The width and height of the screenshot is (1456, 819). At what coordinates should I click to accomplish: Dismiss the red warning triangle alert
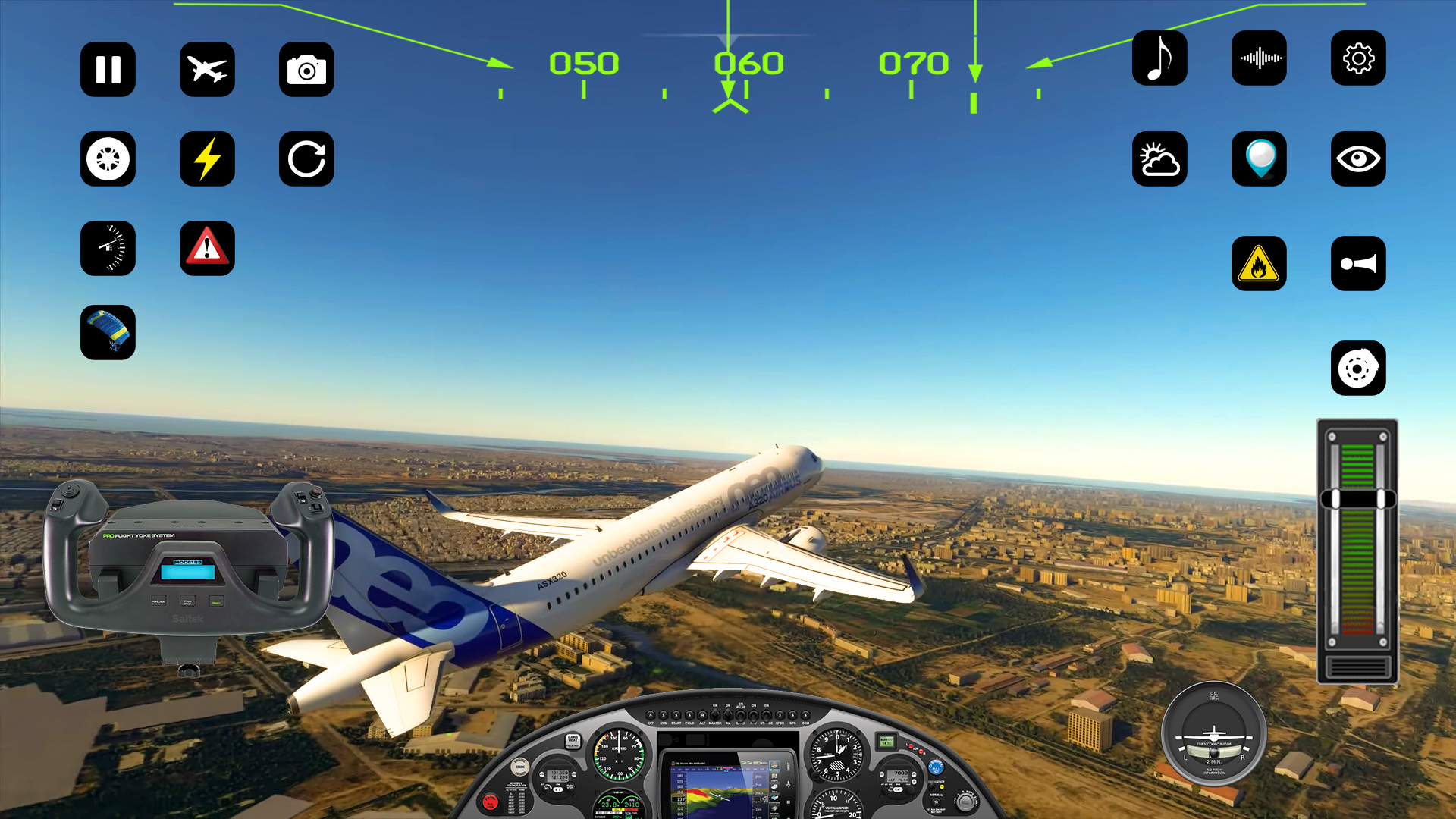[x=207, y=248]
